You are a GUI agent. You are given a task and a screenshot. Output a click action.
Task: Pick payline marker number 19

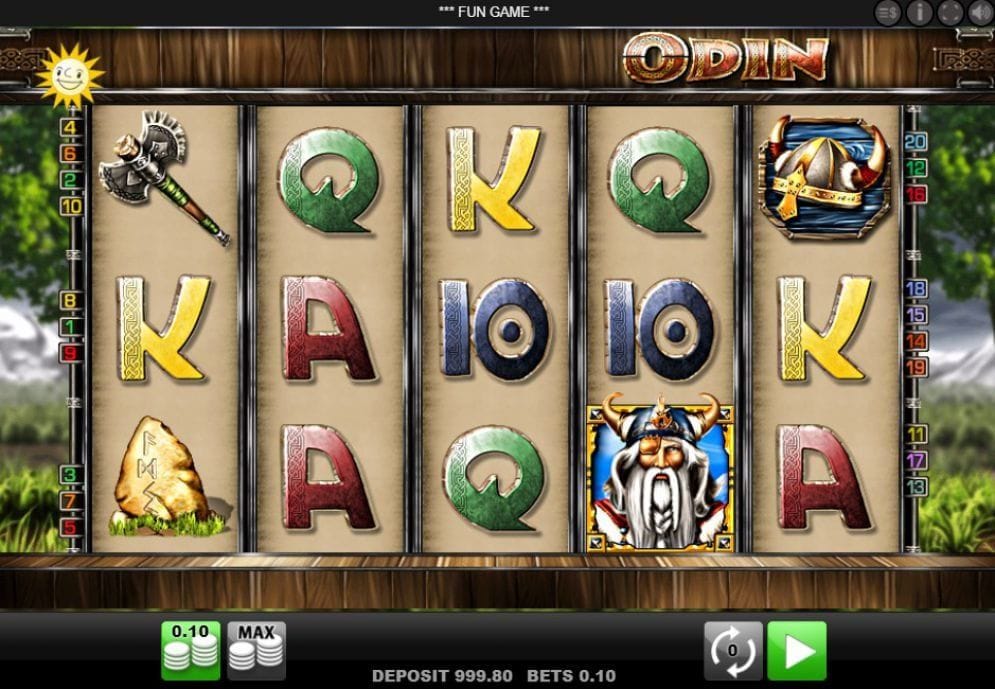tap(916, 367)
